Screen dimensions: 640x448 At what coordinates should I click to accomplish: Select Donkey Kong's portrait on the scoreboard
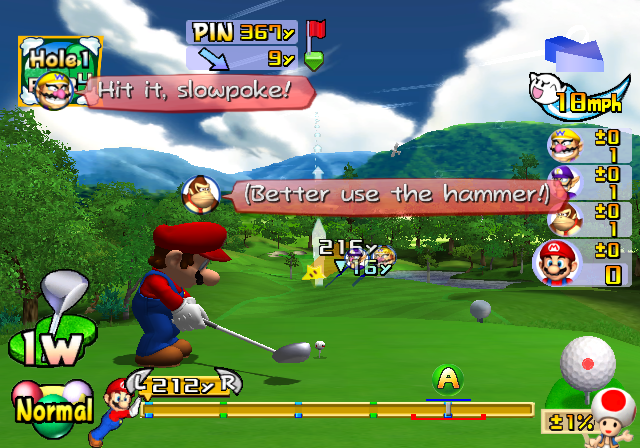point(564,218)
